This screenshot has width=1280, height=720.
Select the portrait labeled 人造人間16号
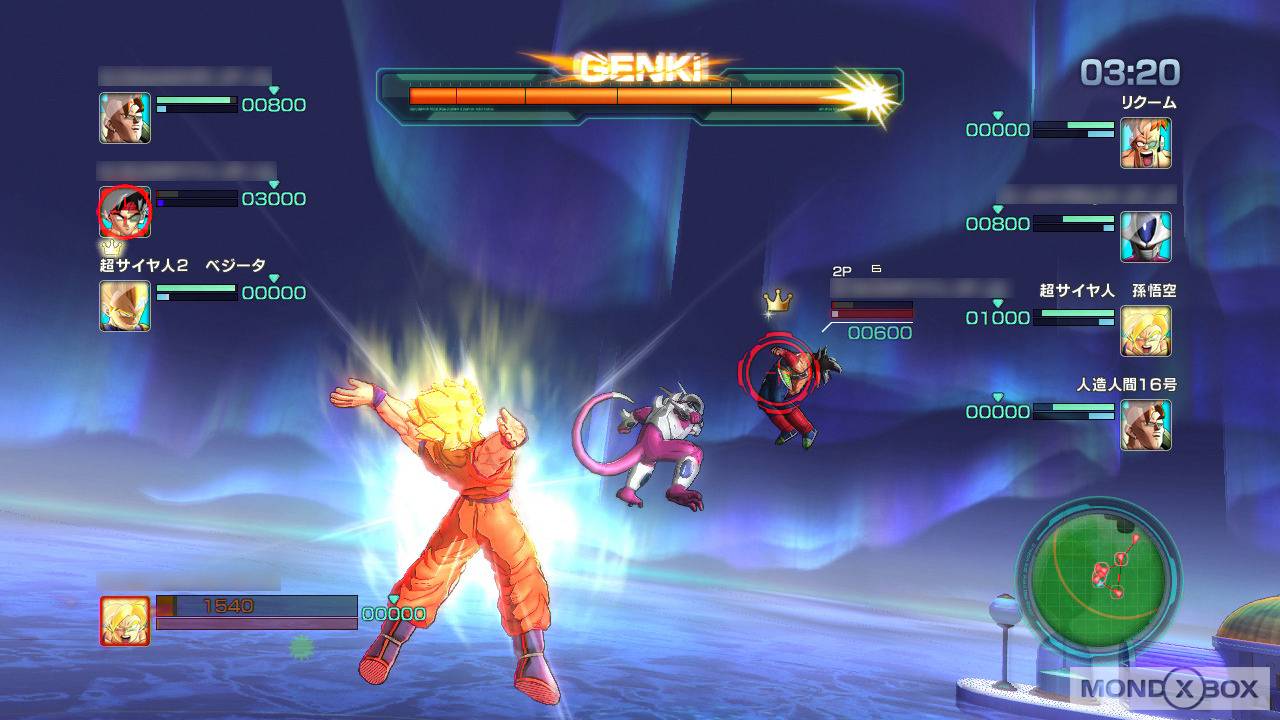pos(1145,425)
